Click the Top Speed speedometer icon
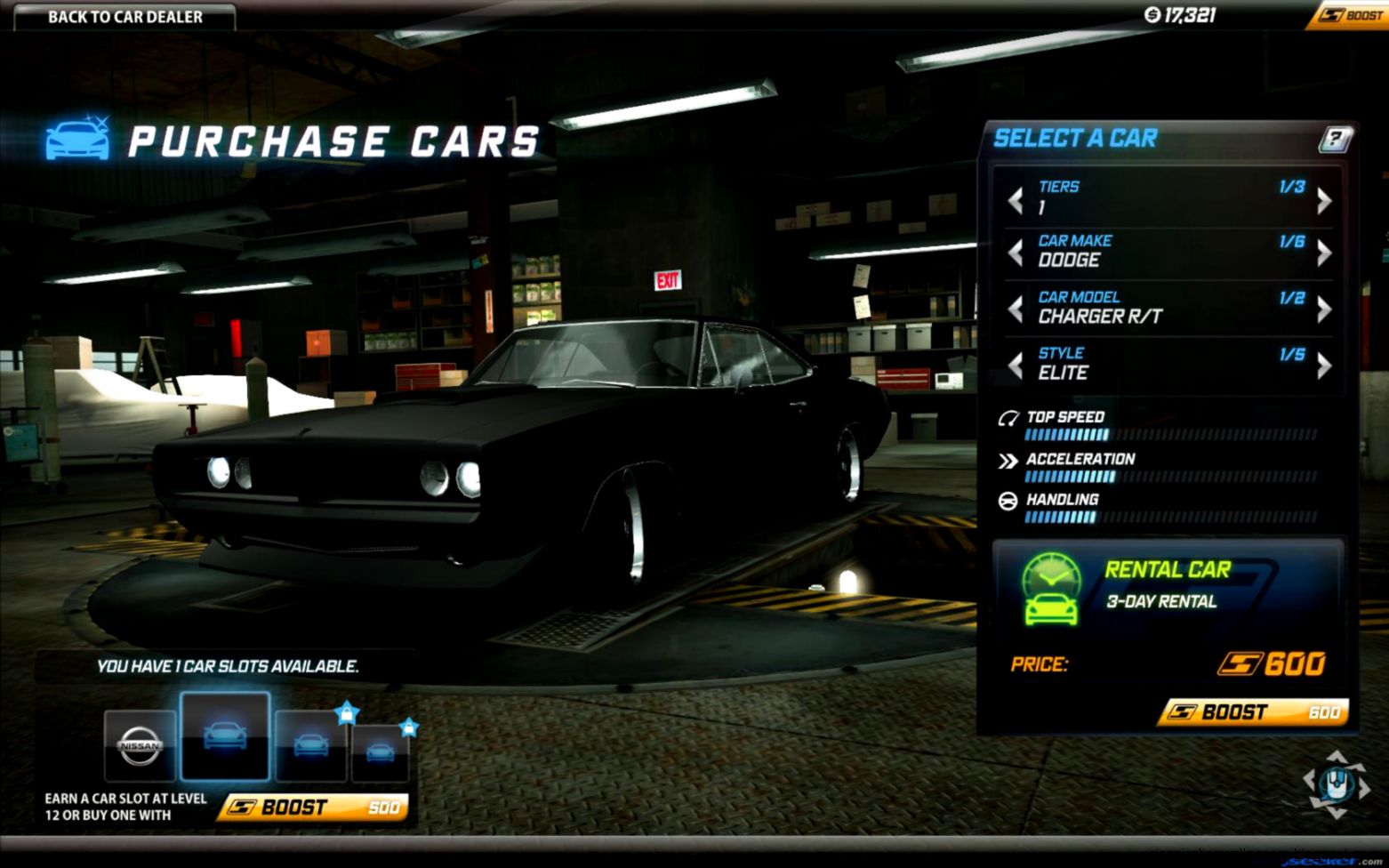The width and height of the screenshot is (1389, 868). pyautogui.click(x=1009, y=416)
